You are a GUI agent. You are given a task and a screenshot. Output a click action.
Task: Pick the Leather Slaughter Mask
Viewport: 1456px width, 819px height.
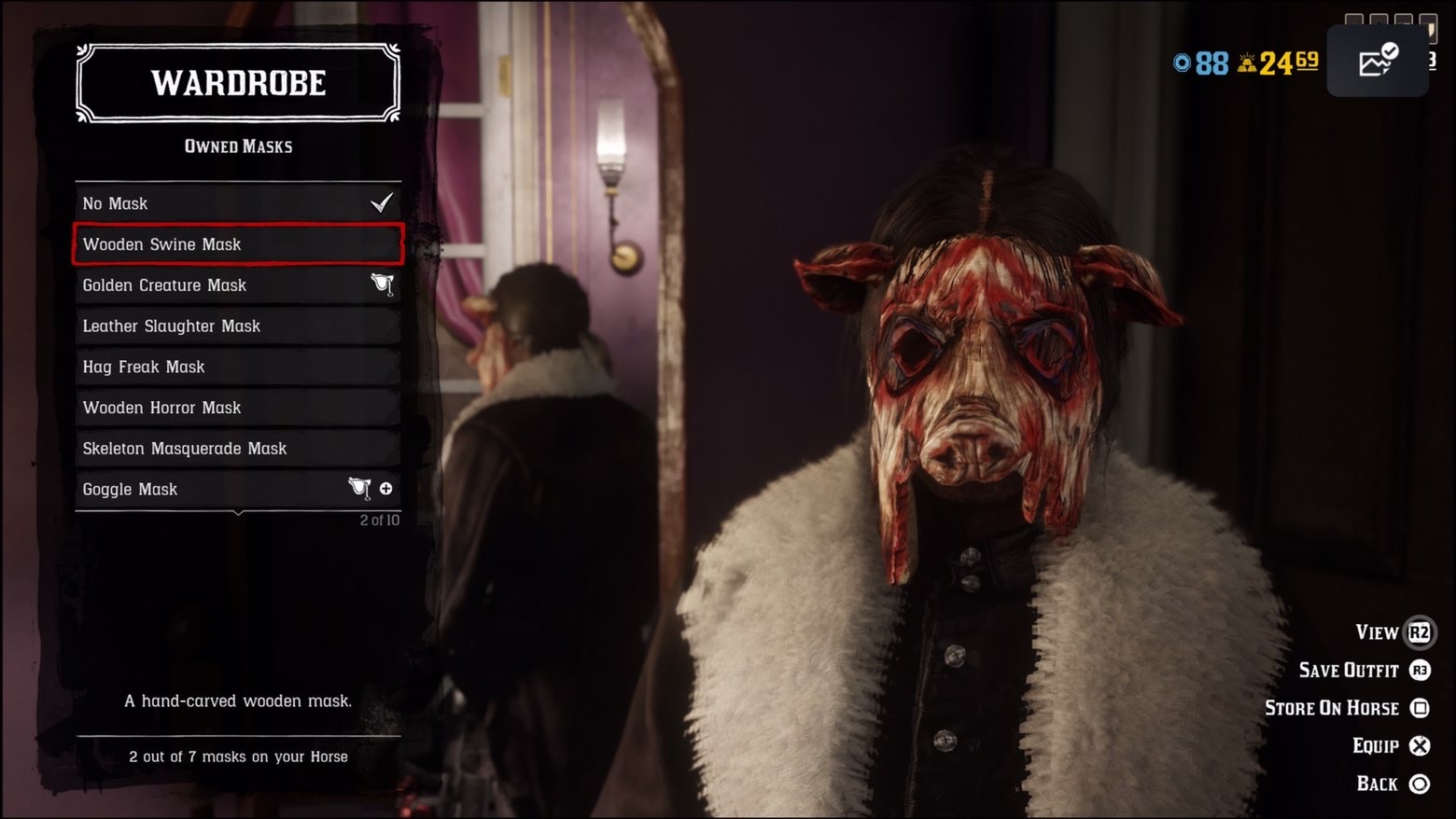(238, 326)
